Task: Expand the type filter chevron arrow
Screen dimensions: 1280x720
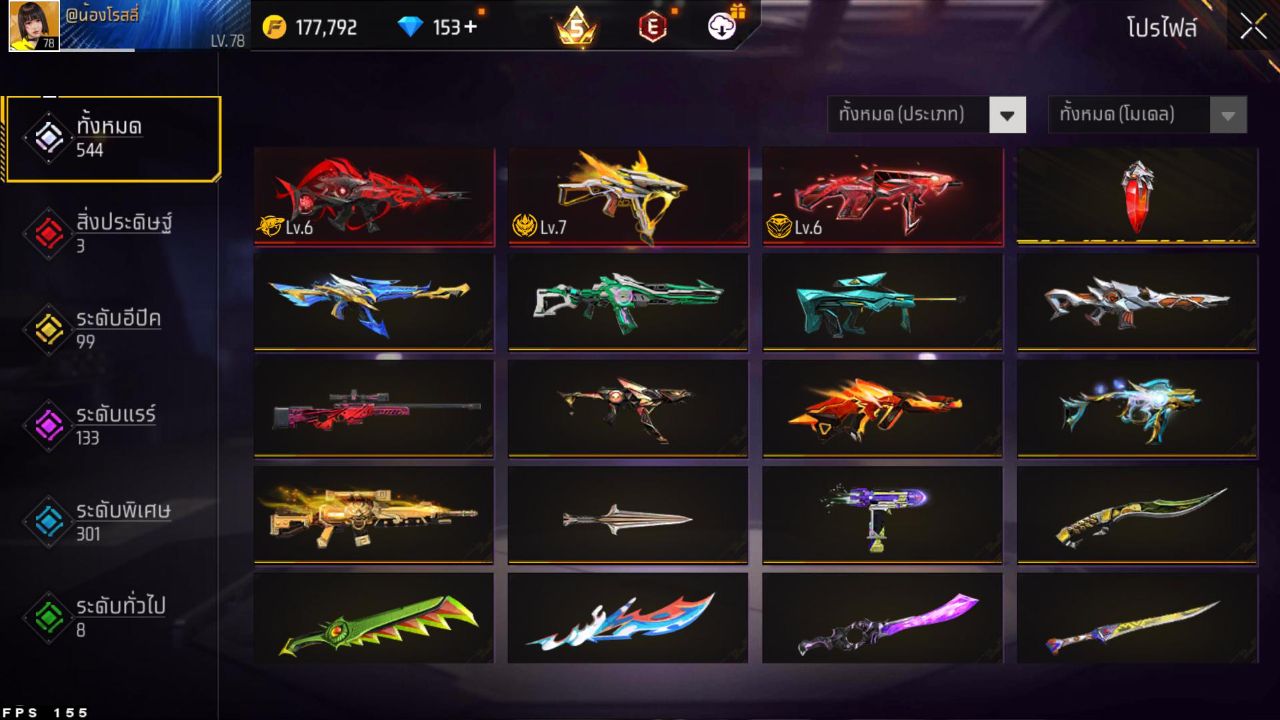Action: [1008, 114]
